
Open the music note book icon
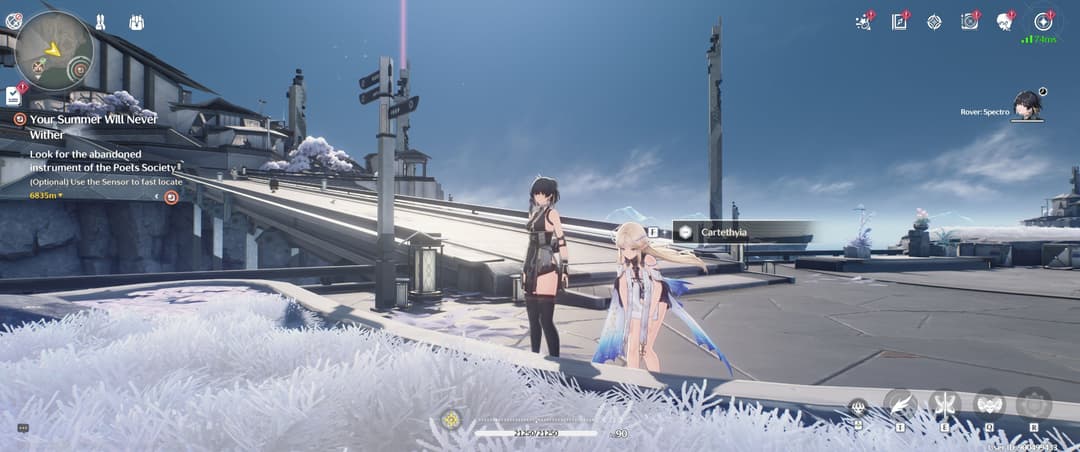[x=899, y=22]
